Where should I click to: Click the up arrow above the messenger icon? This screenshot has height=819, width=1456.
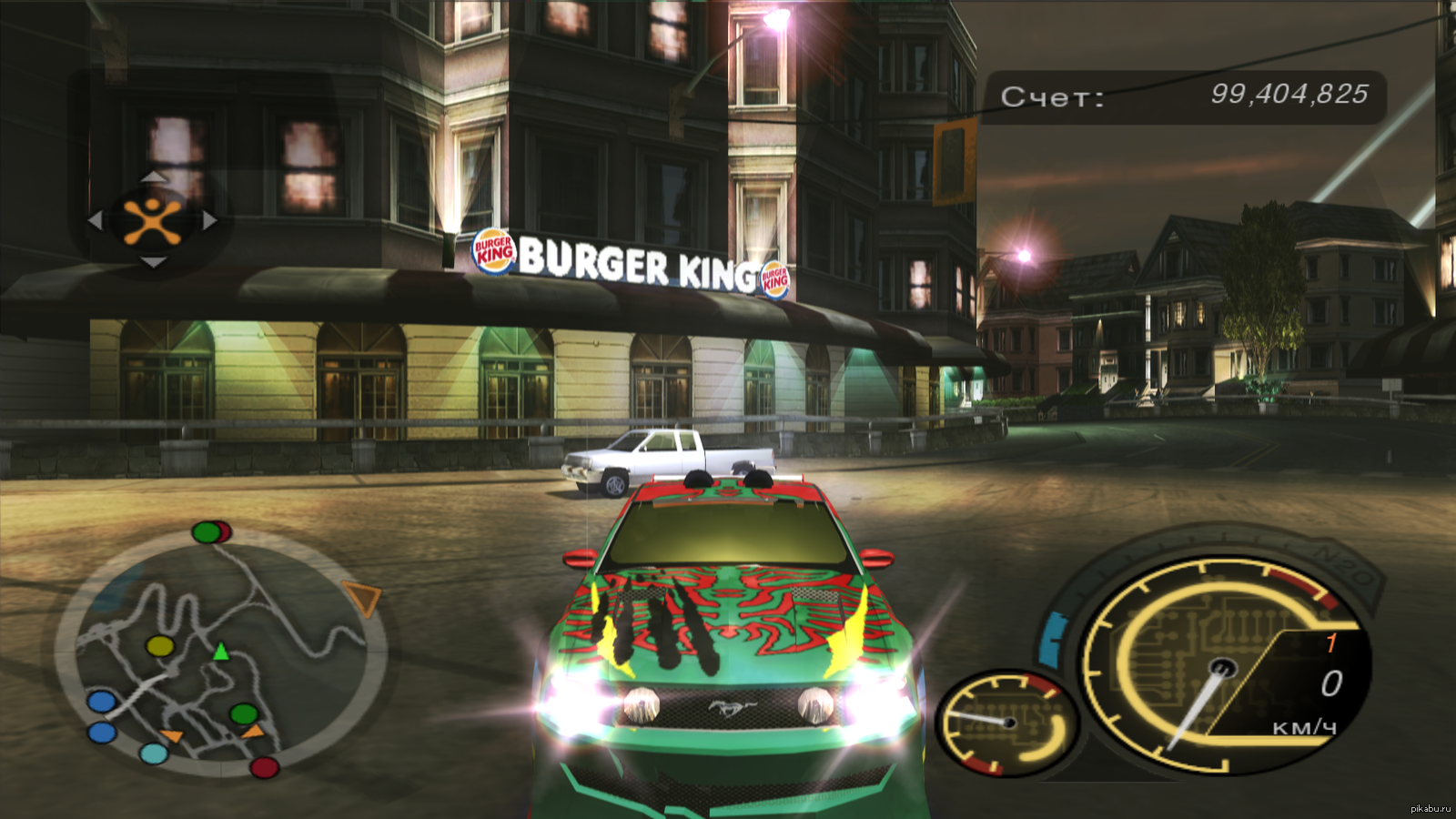point(153,177)
